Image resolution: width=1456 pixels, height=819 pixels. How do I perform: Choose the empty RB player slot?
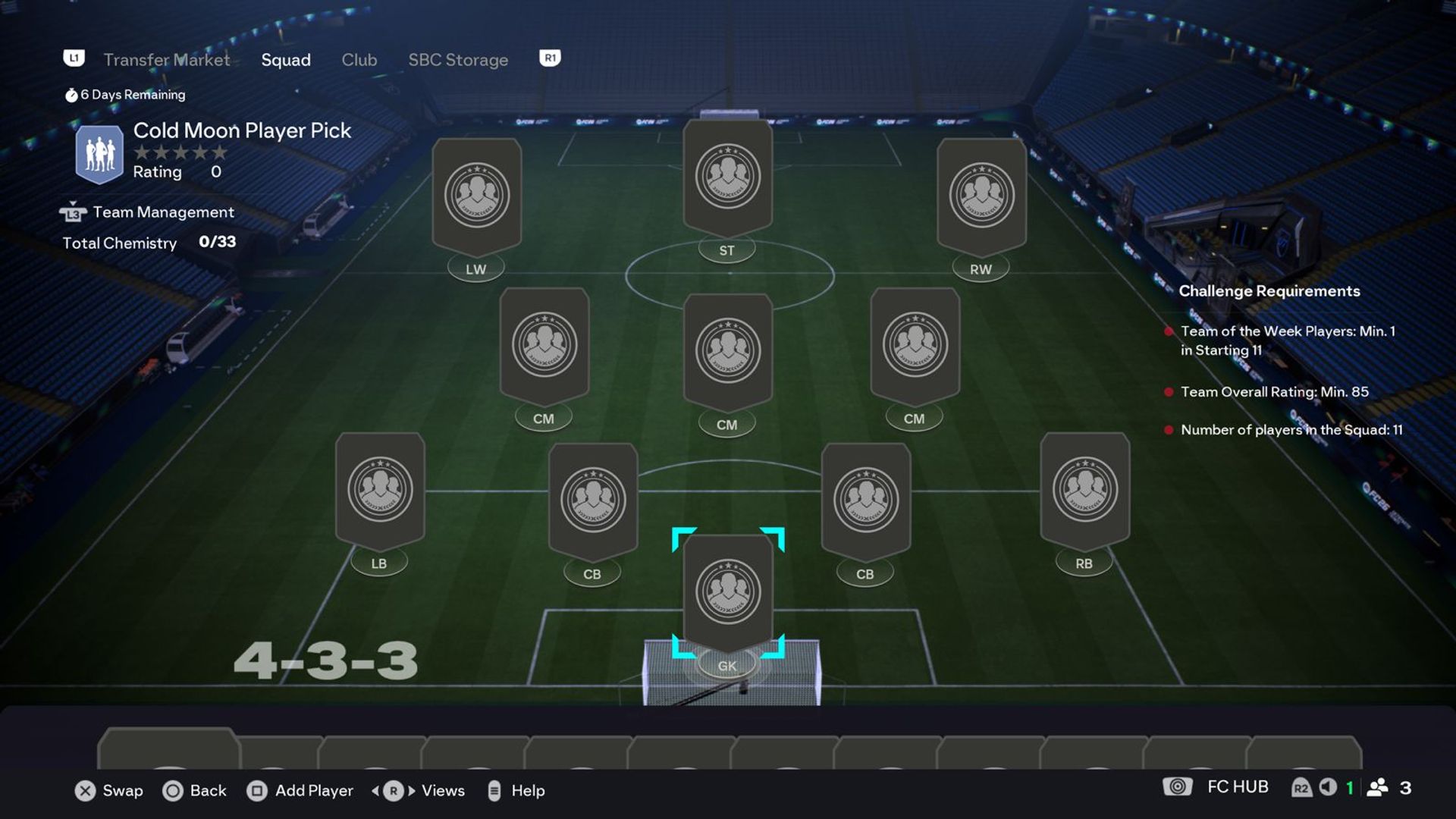point(1084,490)
